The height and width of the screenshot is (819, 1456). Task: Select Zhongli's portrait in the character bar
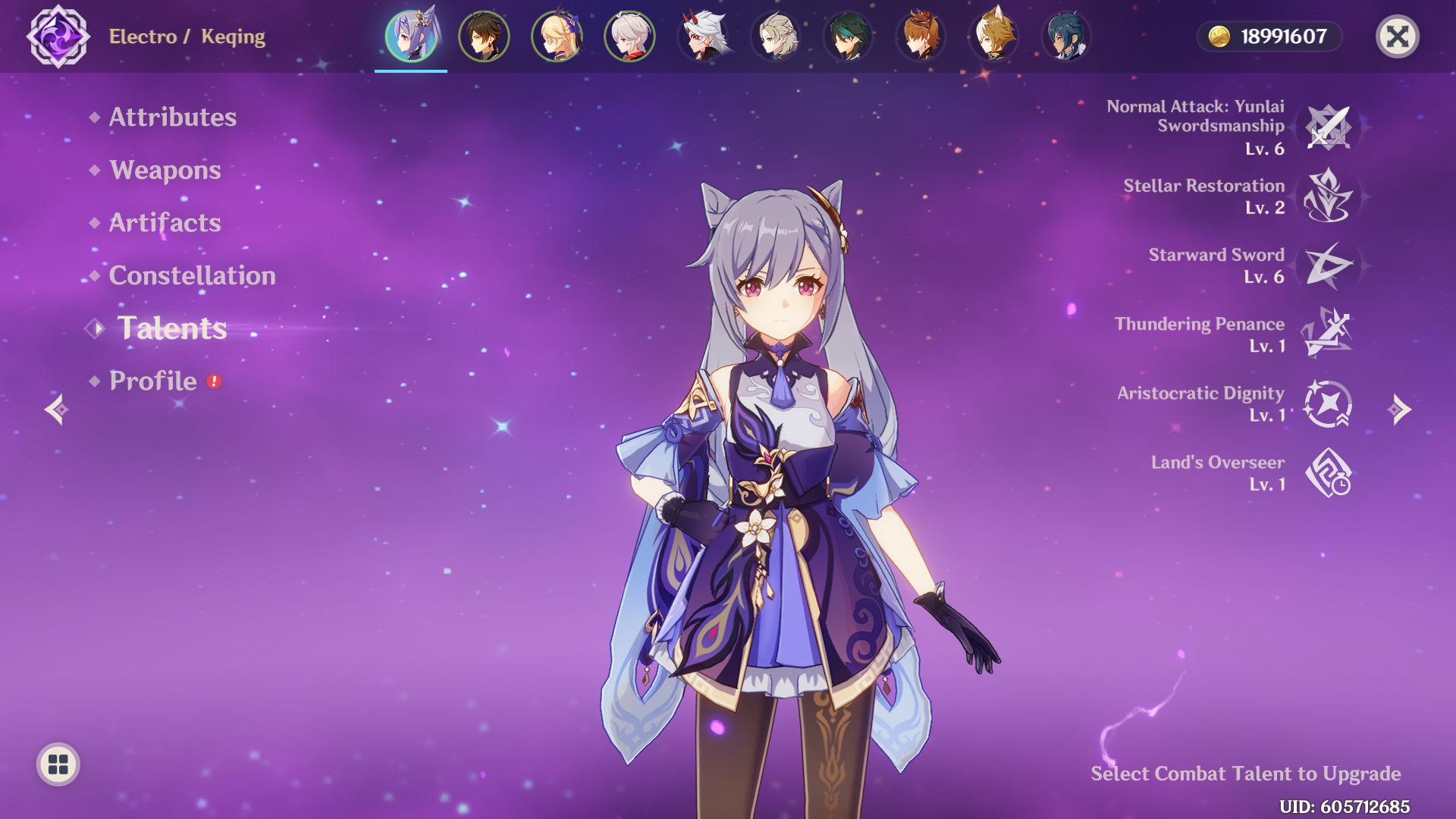(x=483, y=36)
